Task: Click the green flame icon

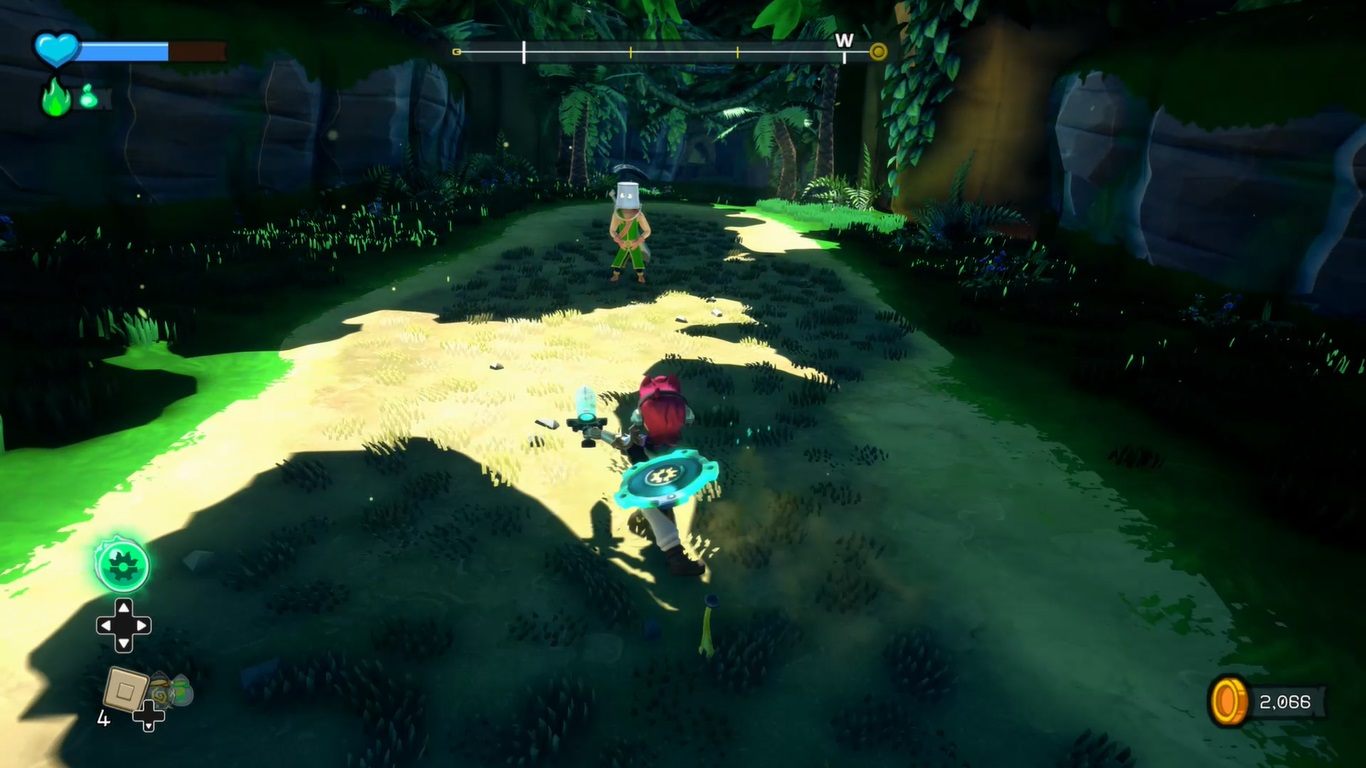Action: point(56,98)
